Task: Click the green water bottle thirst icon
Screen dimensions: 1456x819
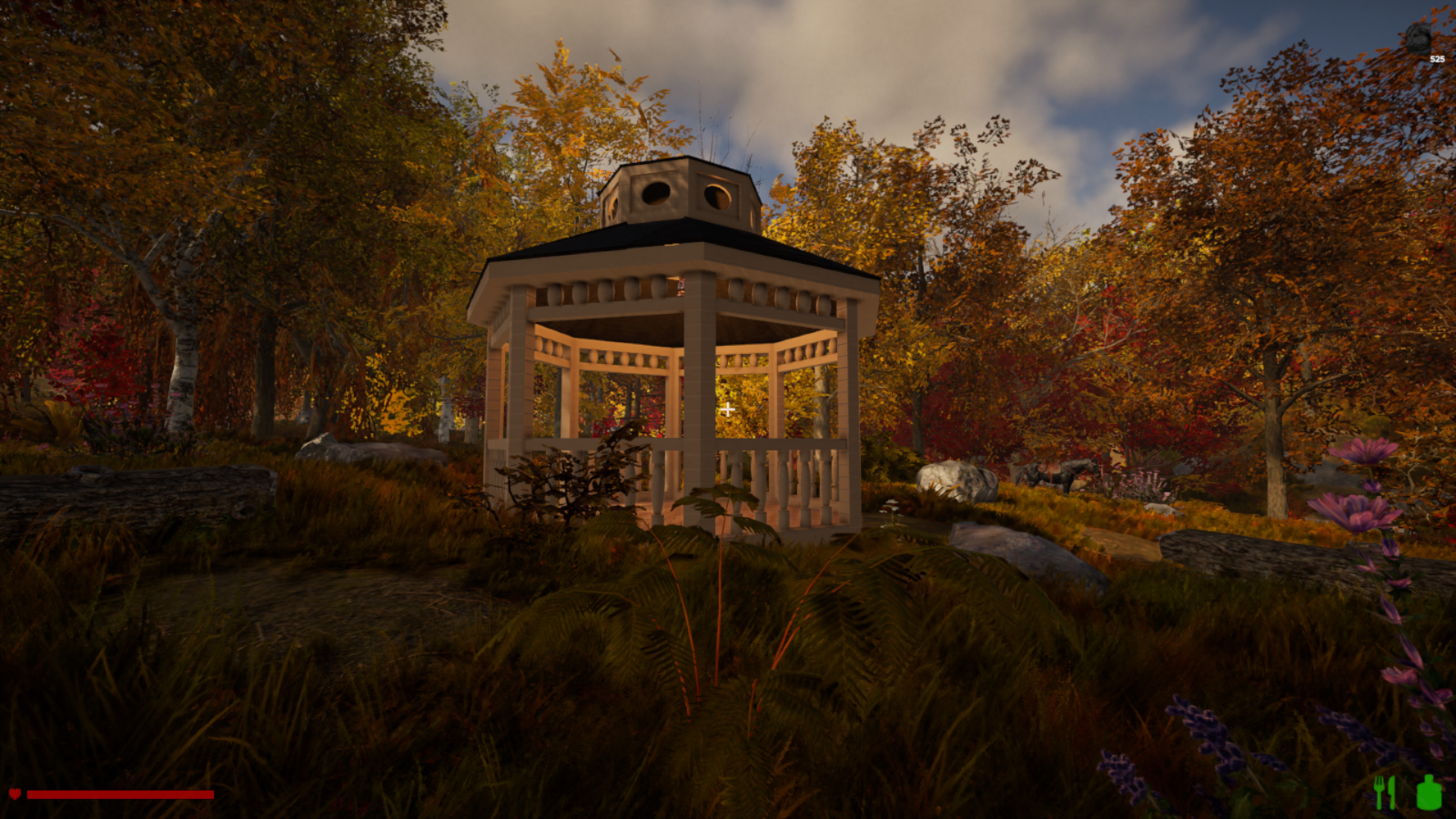Action: tap(1429, 792)
